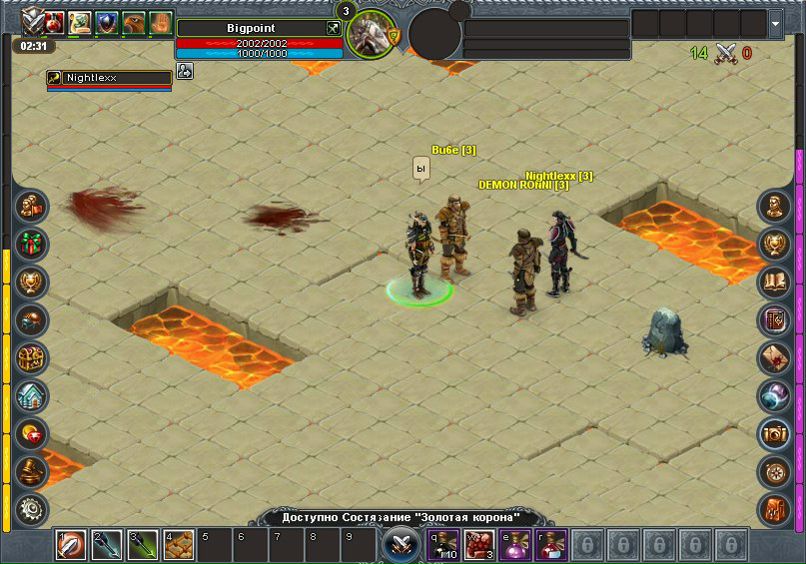
Task: Use the red berries item in slot w
Action: 479,545
